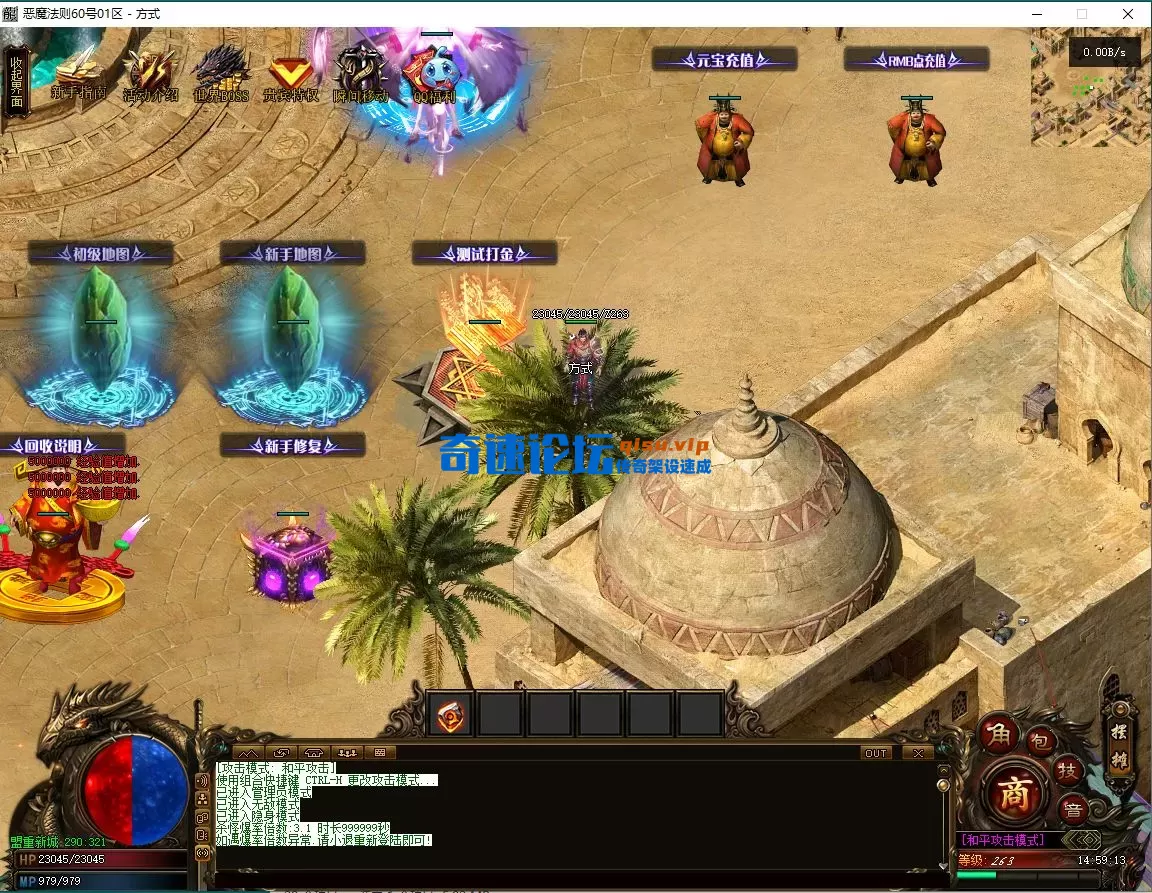Open the 世界BOSS dragon icon
1152x893 pixels.
[x=220, y=72]
